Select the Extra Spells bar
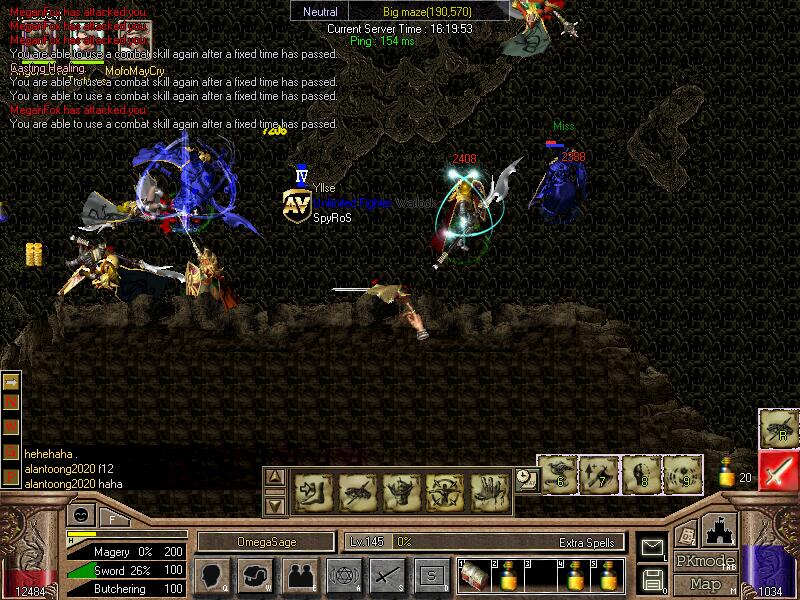This screenshot has width=800, height=600. [485, 542]
